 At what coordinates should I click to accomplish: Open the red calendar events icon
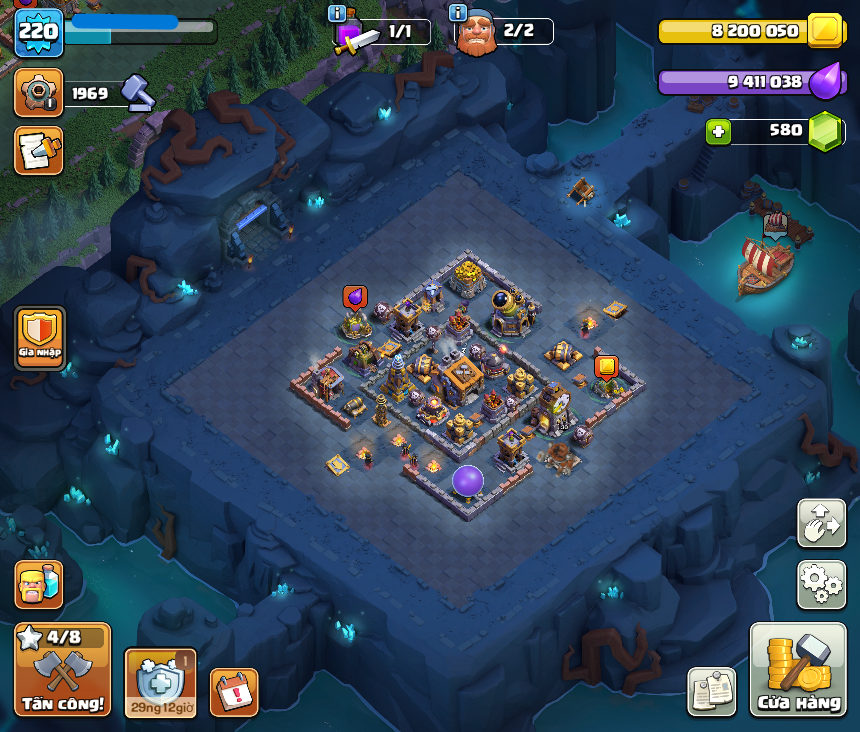click(234, 692)
